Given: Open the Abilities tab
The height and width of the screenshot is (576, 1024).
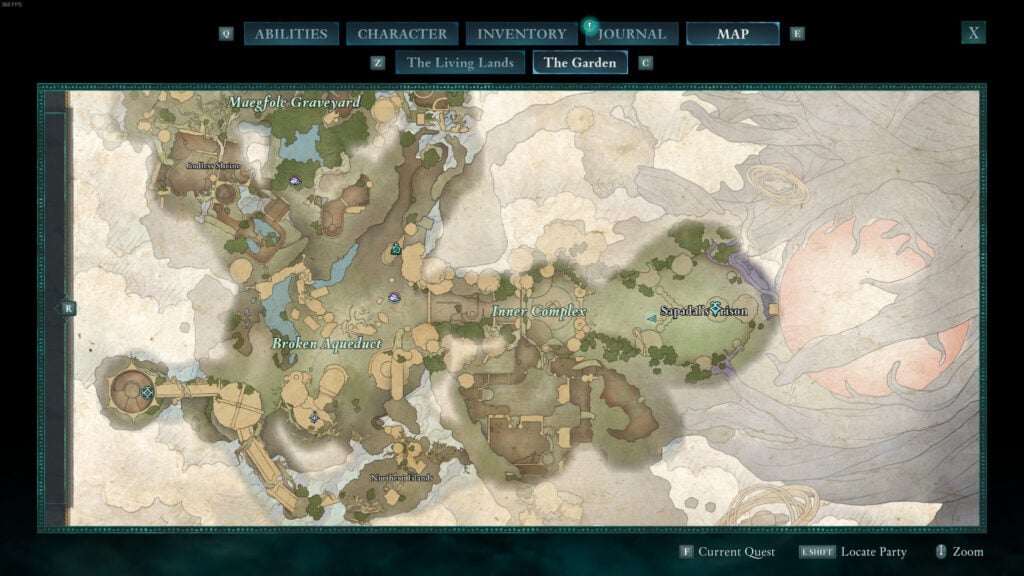Looking at the screenshot, I should click(x=291, y=34).
